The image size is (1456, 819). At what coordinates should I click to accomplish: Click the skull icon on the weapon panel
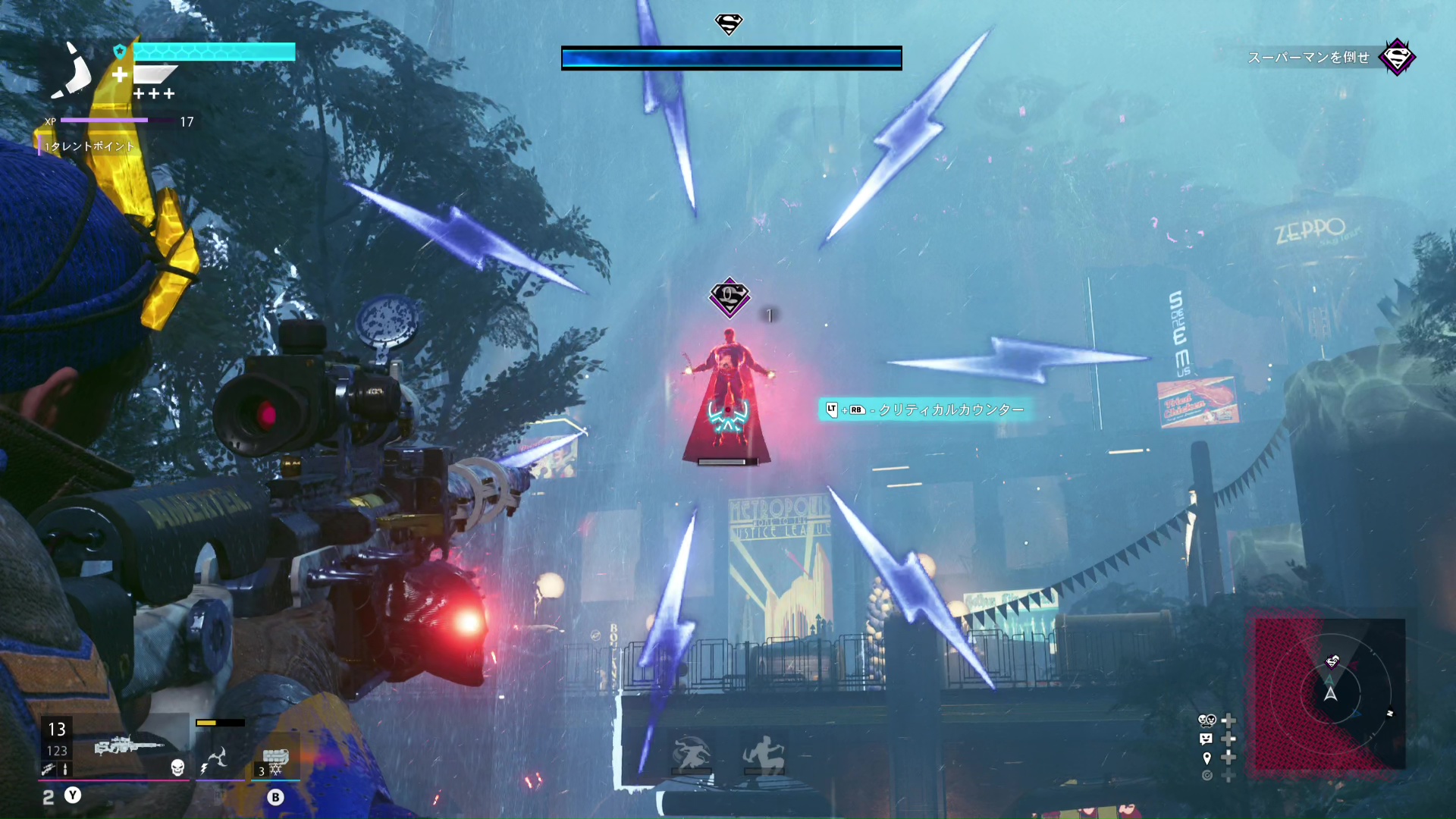click(177, 767)
